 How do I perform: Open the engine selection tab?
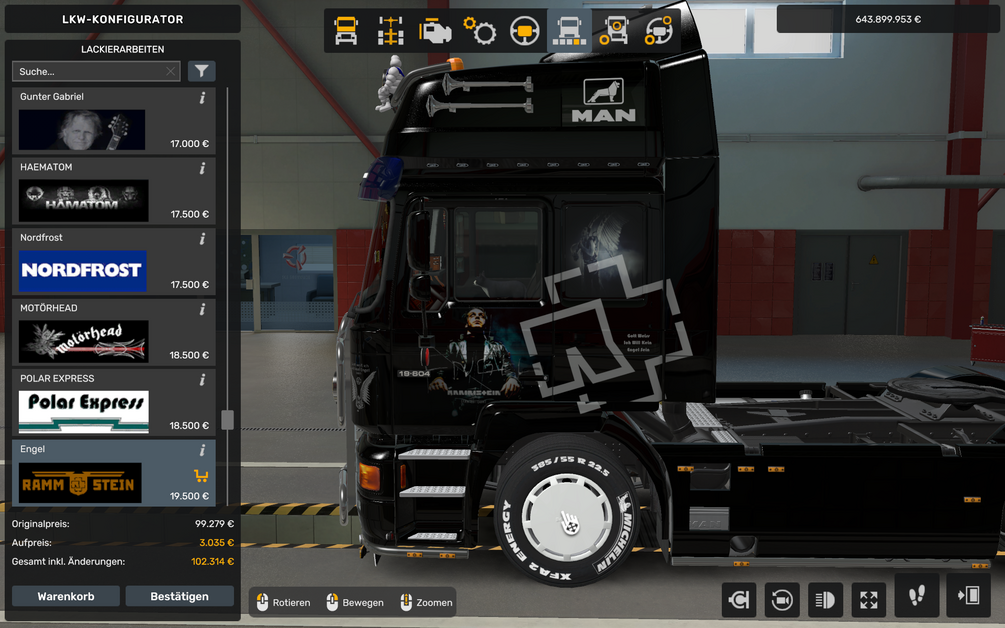click(x=435, y=31)
